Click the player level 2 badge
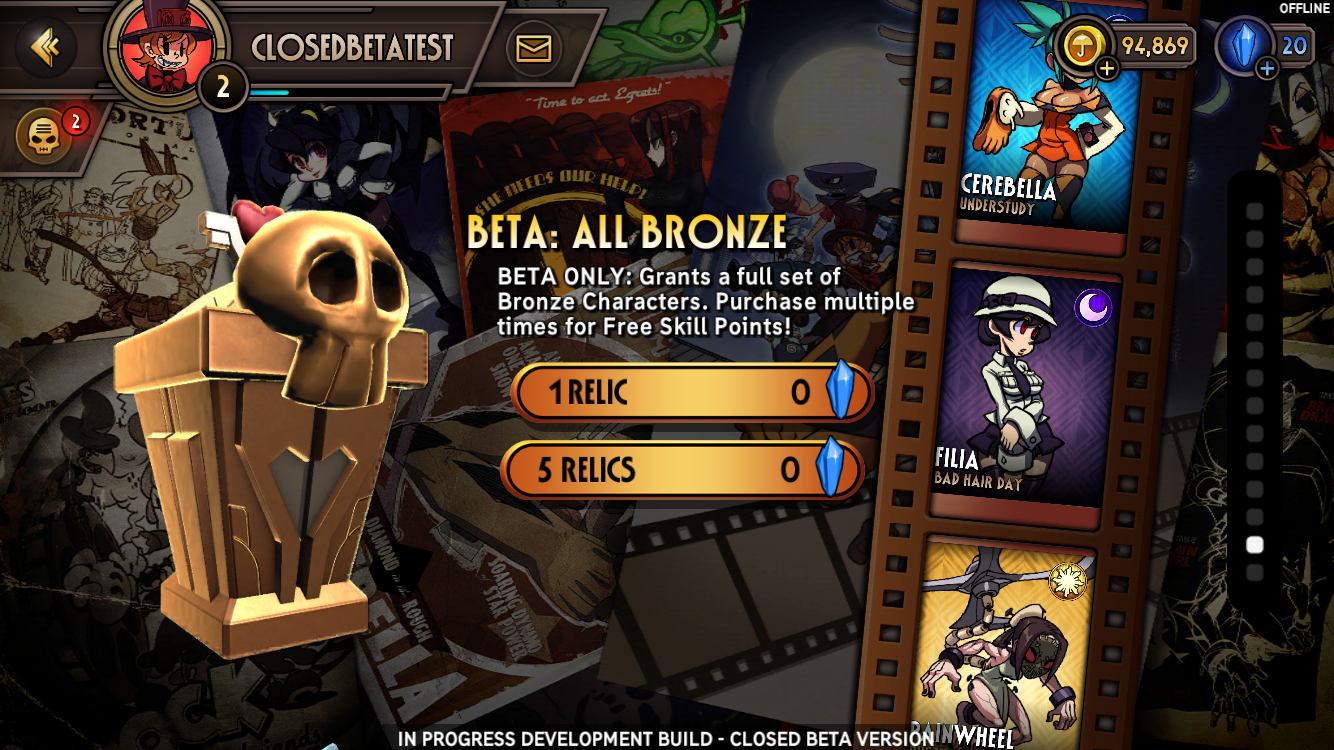This screenshot has width=1334, height=750. [x=222, y=88]
